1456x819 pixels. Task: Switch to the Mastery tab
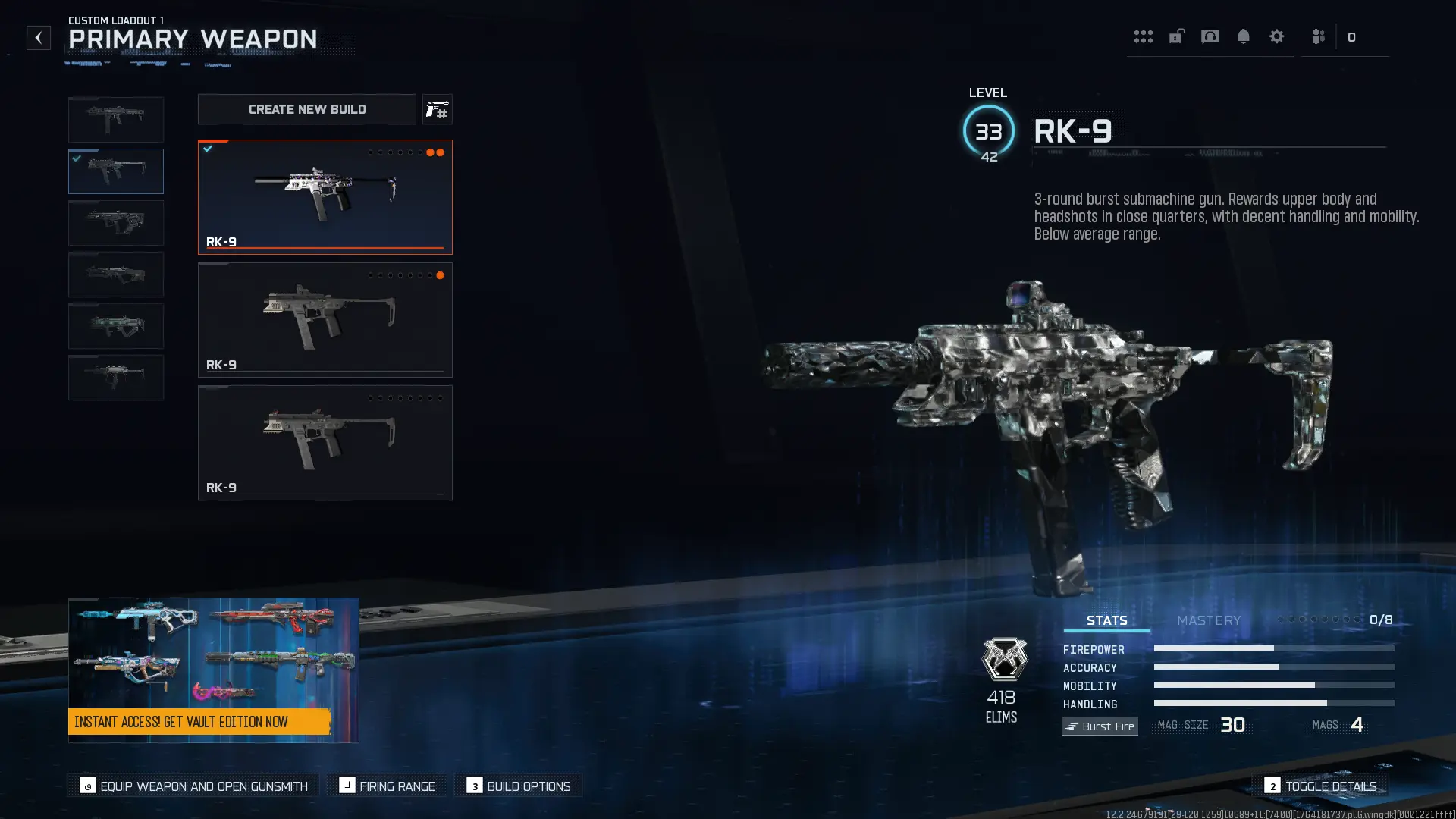[1208, 620]
